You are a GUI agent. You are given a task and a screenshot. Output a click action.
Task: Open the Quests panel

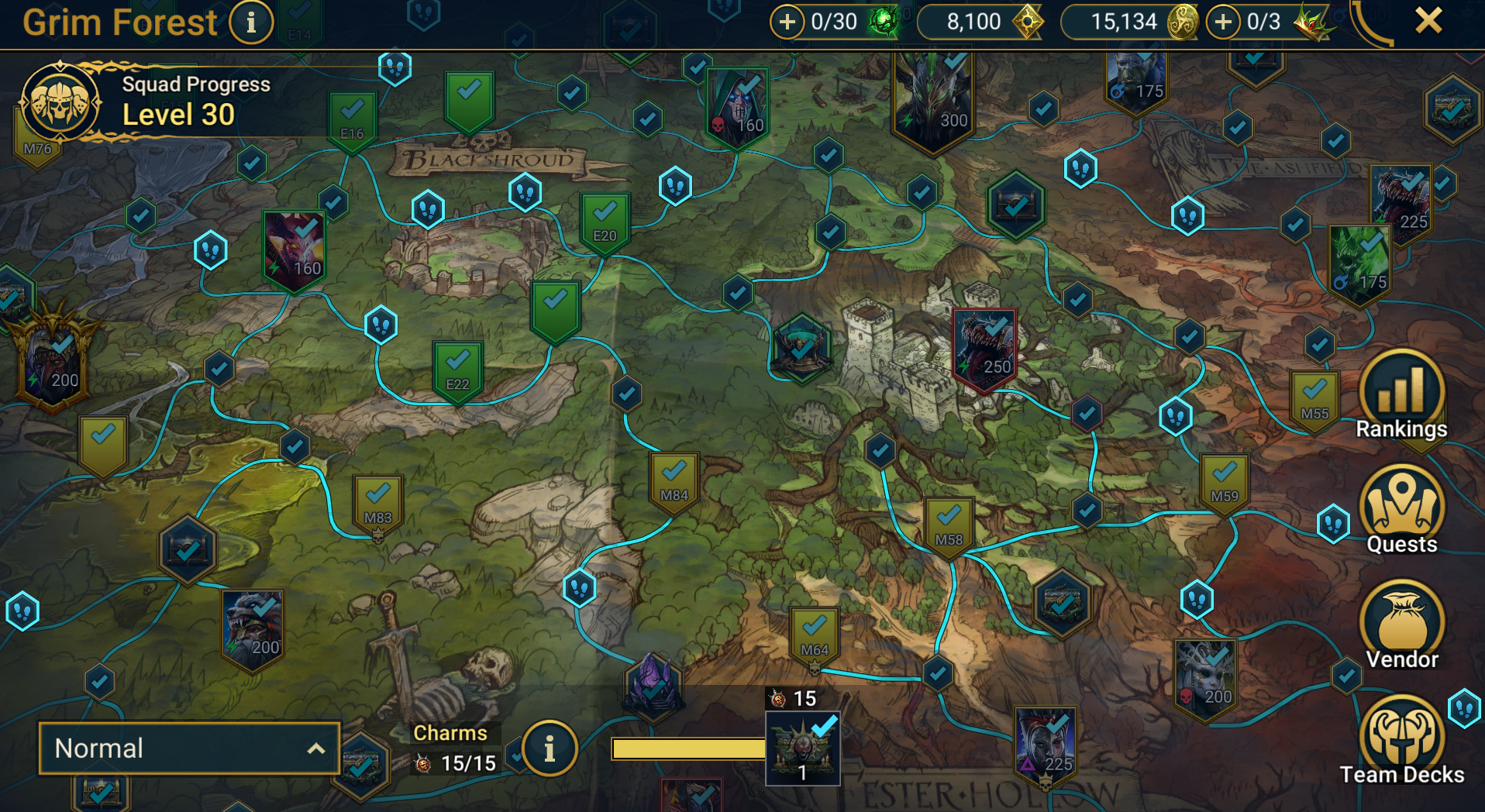(1401, 510)
